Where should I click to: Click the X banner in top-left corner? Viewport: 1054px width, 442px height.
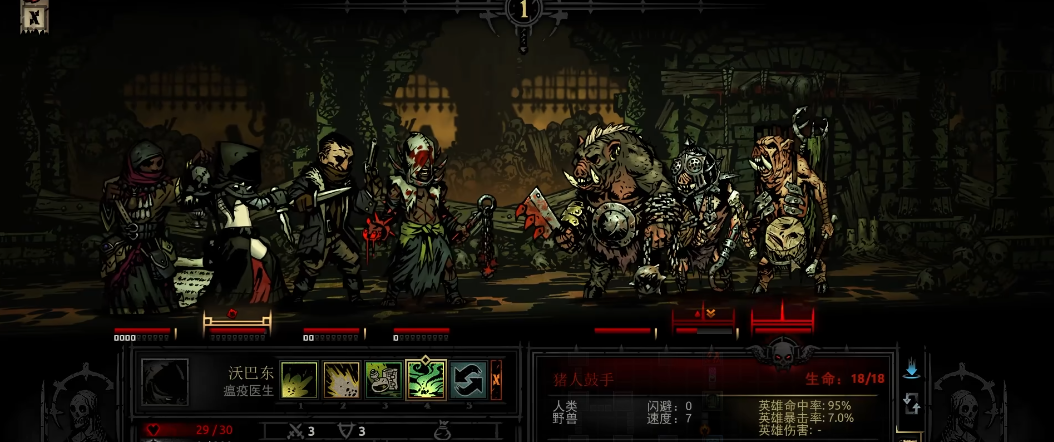point(33,16)
